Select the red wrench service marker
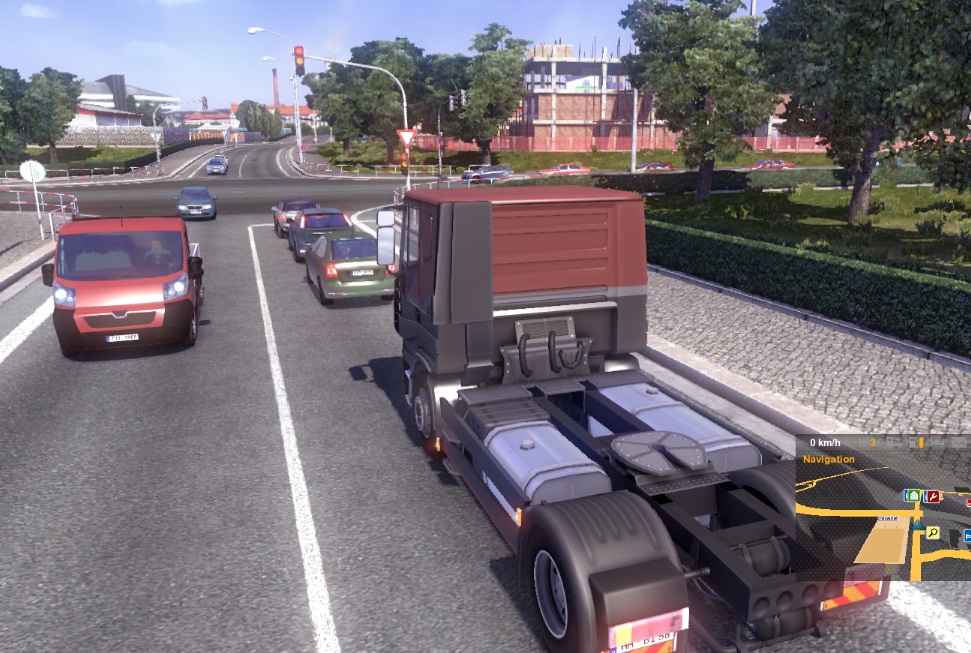 [933, 496]
